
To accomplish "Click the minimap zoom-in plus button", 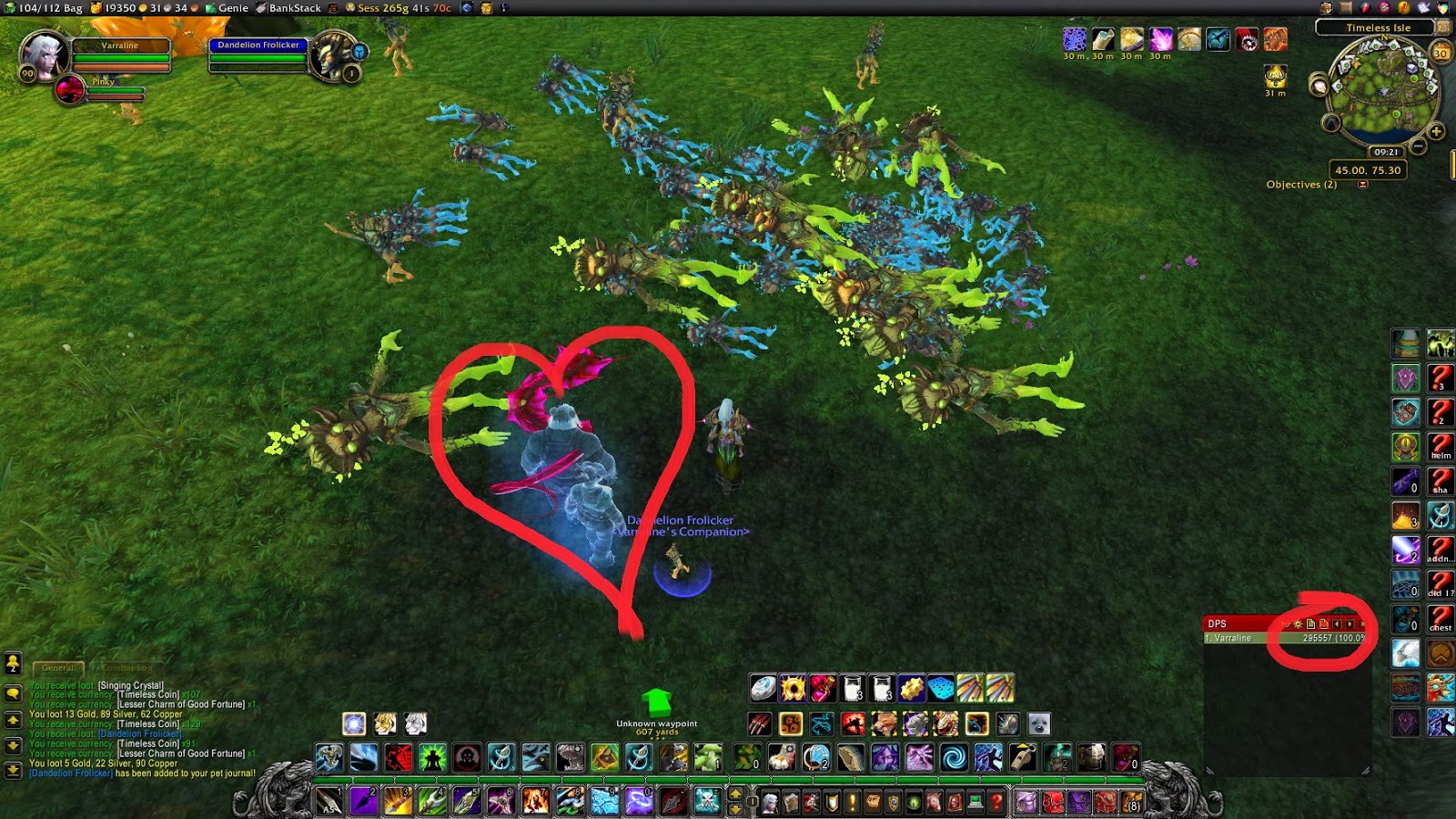I will click(x=1435, y=131).
